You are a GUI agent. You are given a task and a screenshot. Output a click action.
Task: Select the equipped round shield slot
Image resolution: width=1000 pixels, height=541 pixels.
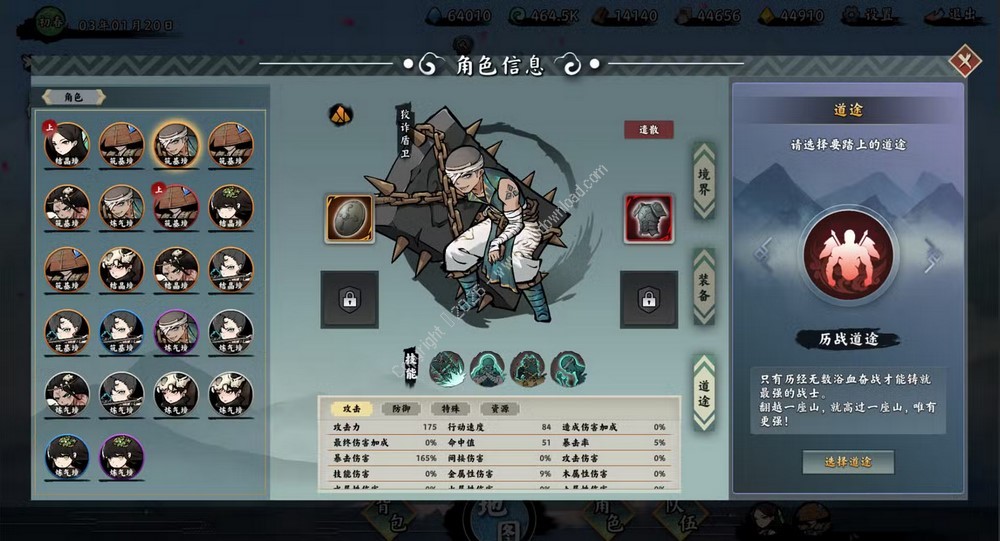[x=349, y=219]
